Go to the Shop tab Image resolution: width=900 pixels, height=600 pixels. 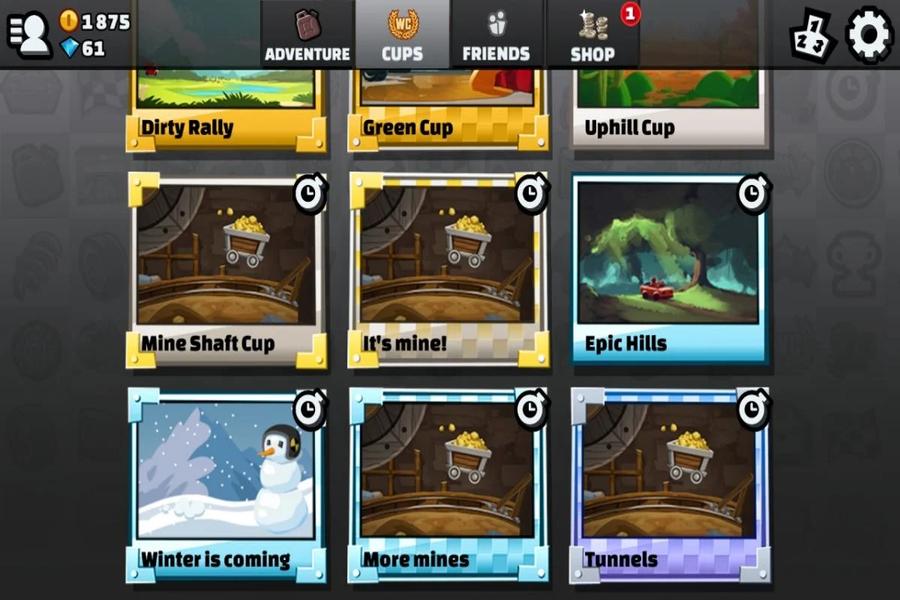coord(593,35)
